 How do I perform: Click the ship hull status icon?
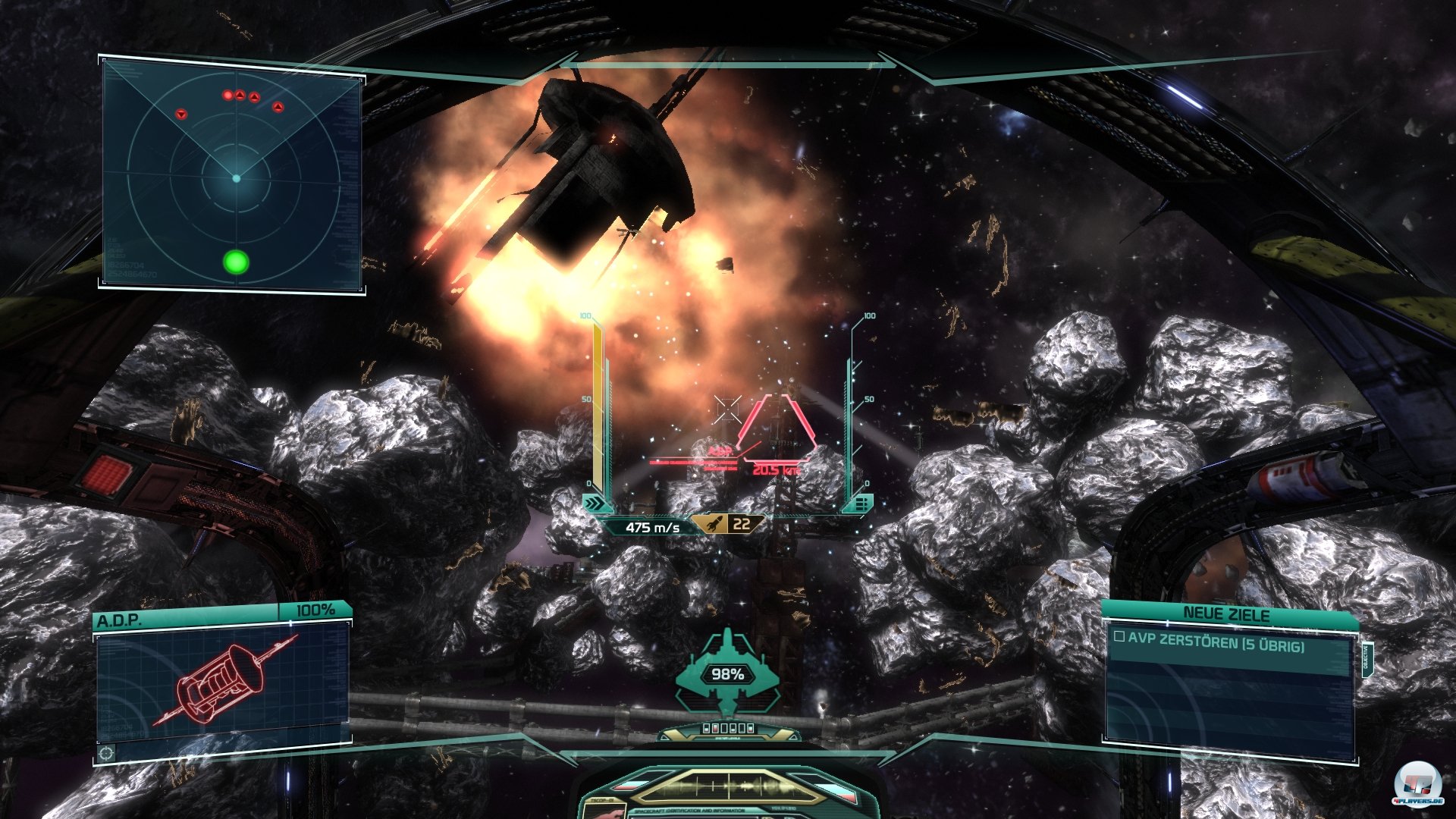pos(727,672)
